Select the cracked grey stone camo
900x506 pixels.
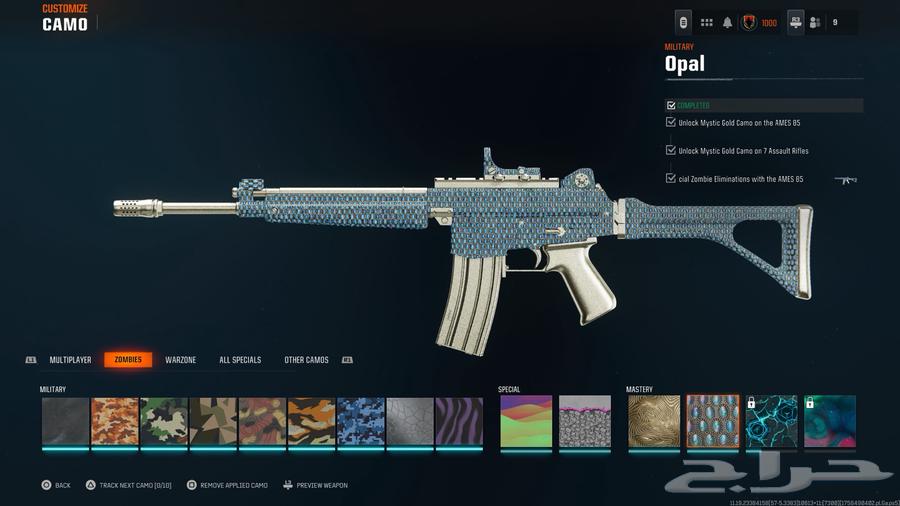410,421
